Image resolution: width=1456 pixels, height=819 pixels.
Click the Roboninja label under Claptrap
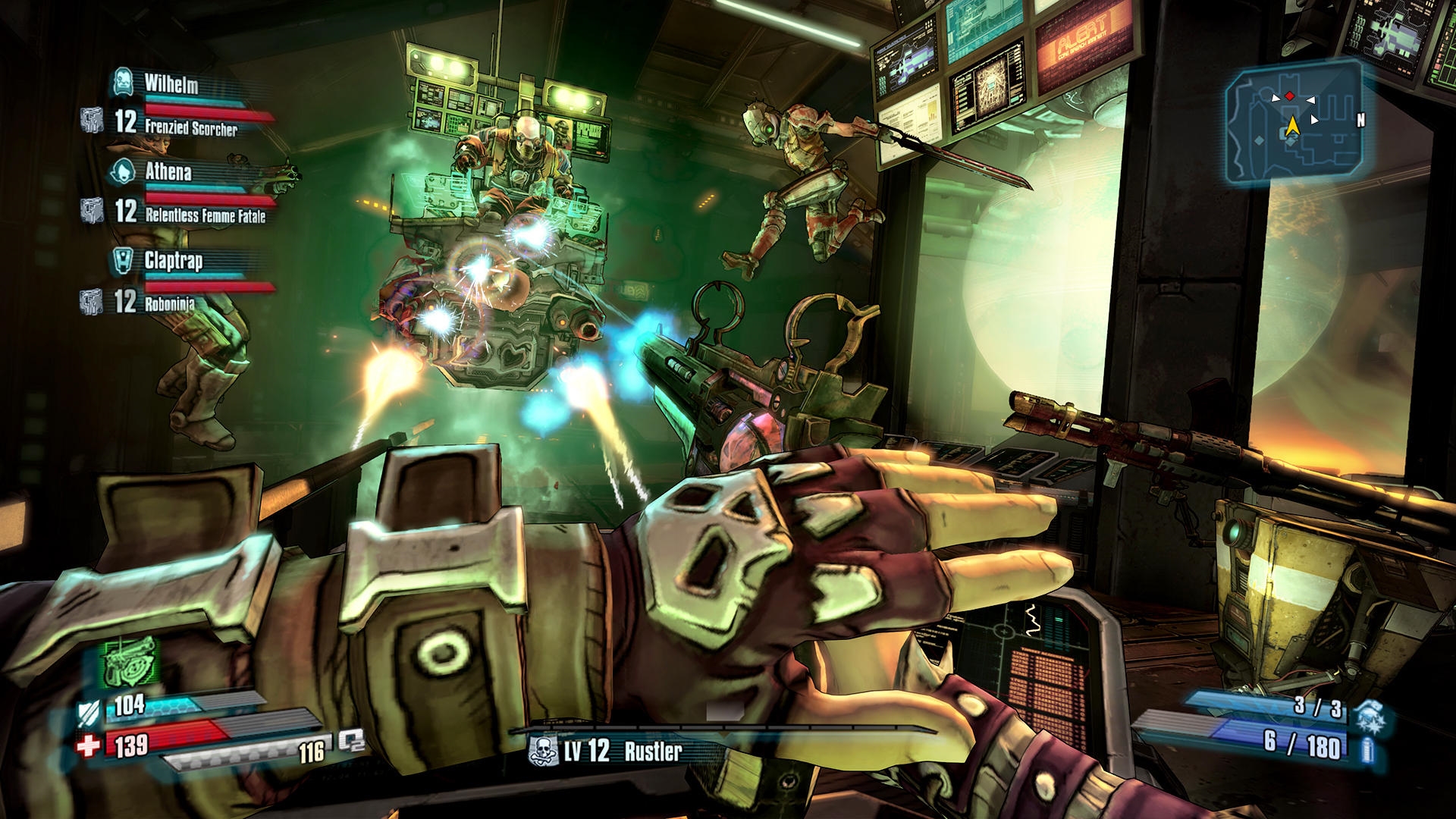168,303
